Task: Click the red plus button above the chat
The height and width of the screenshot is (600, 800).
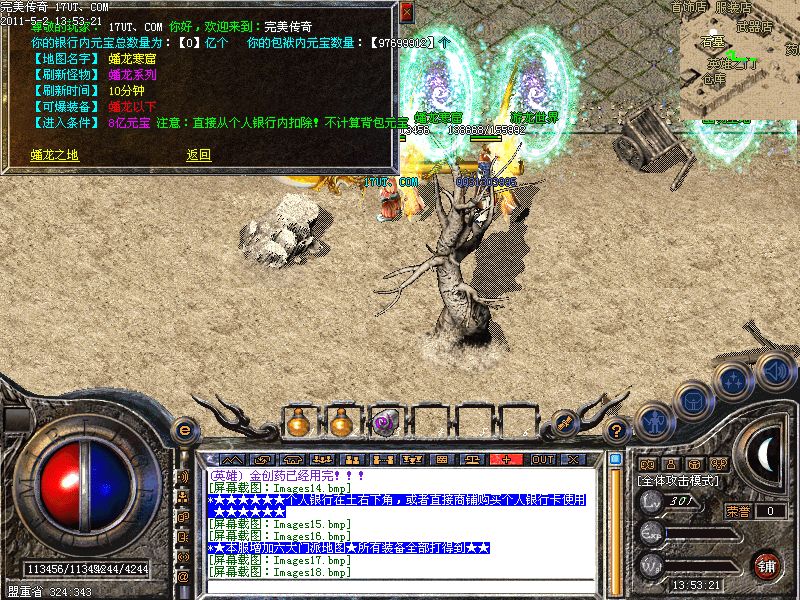Action: tap(507, 459)
